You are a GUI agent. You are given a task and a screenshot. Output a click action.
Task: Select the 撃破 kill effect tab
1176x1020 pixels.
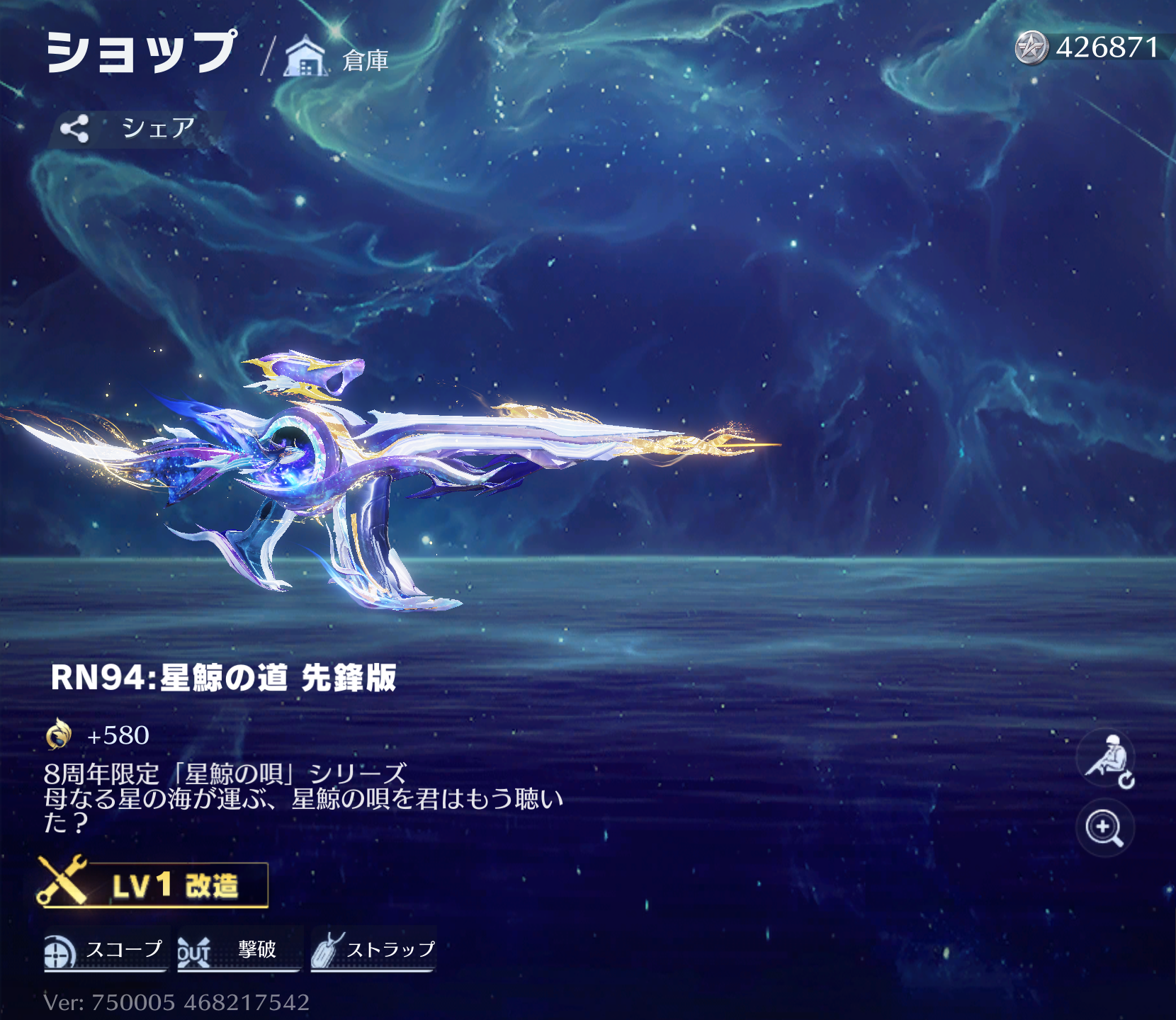pos(239,950)
